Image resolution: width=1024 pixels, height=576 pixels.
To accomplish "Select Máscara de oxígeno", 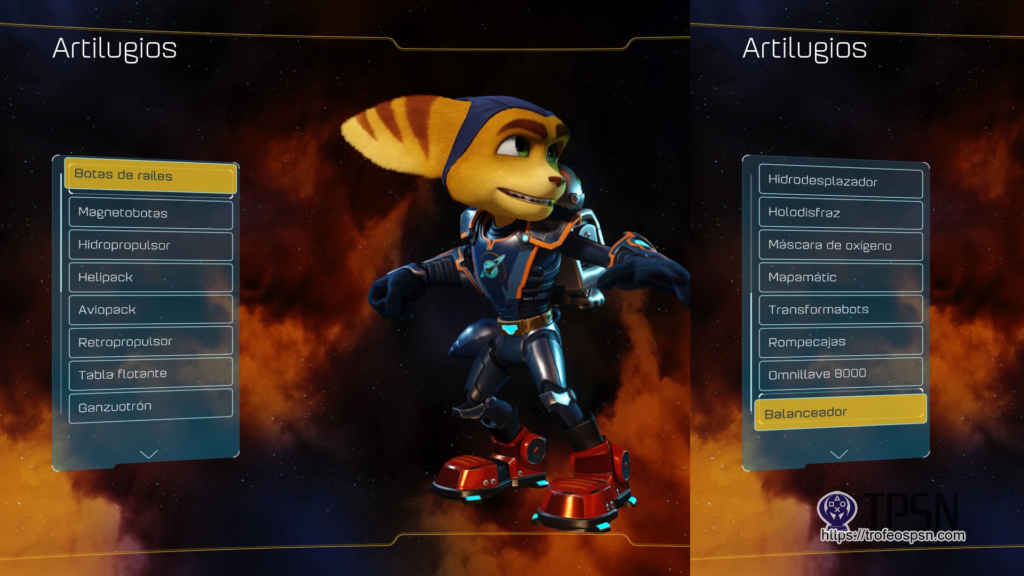I will (840, 246).
